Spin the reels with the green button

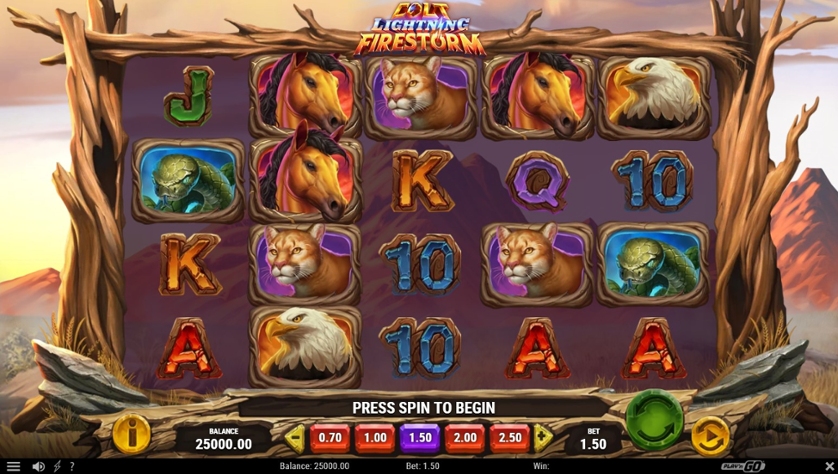655,422
